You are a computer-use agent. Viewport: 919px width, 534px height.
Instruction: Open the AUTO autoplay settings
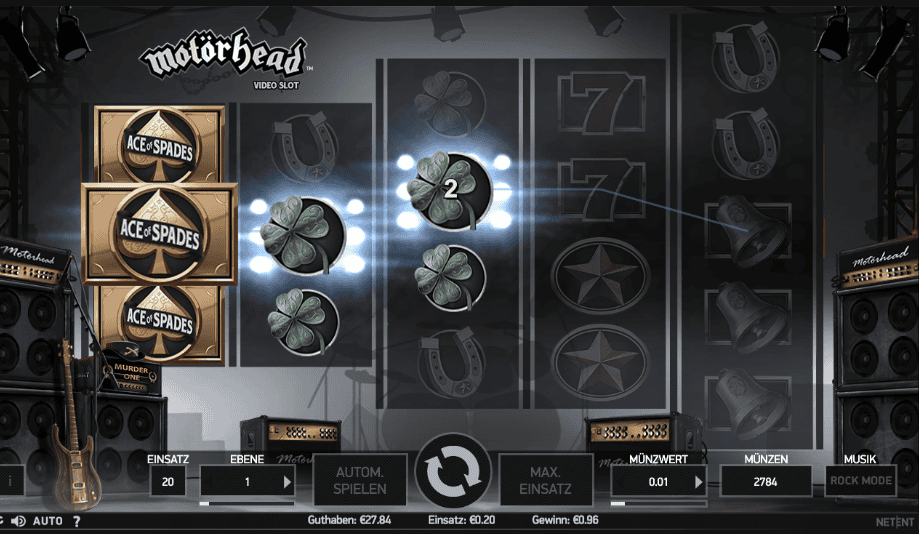pos(48,521)
